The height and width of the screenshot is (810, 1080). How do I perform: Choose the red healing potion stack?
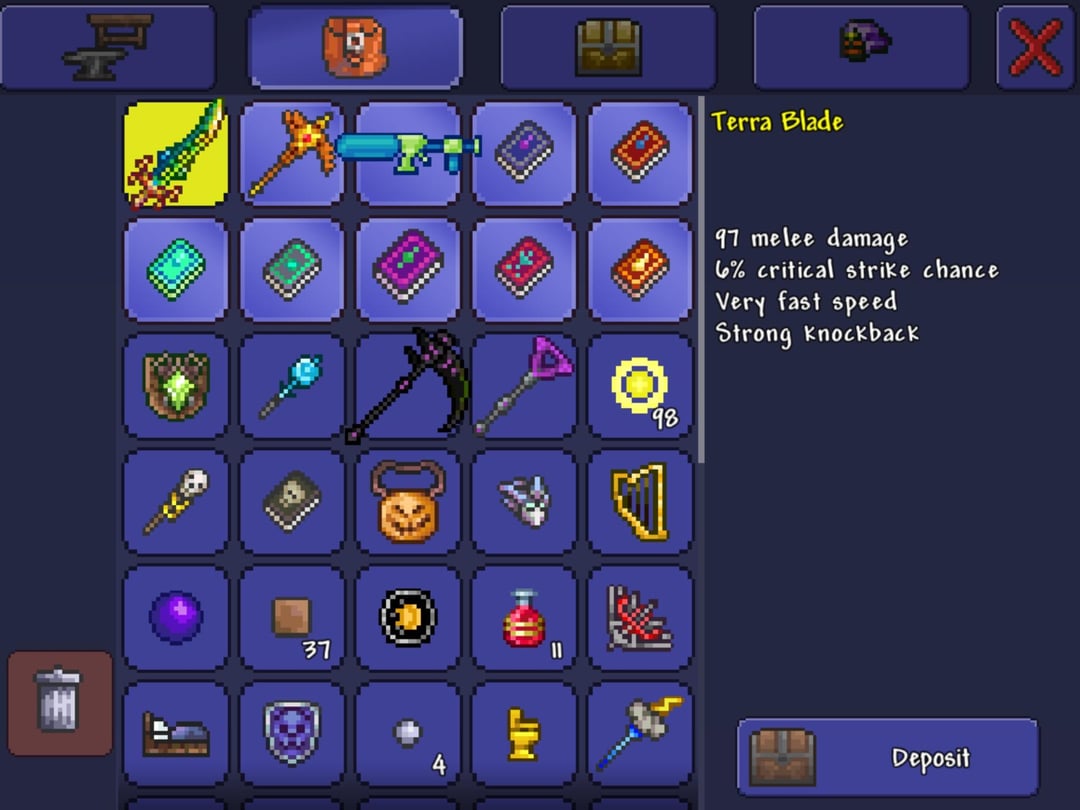pos(524,618)
